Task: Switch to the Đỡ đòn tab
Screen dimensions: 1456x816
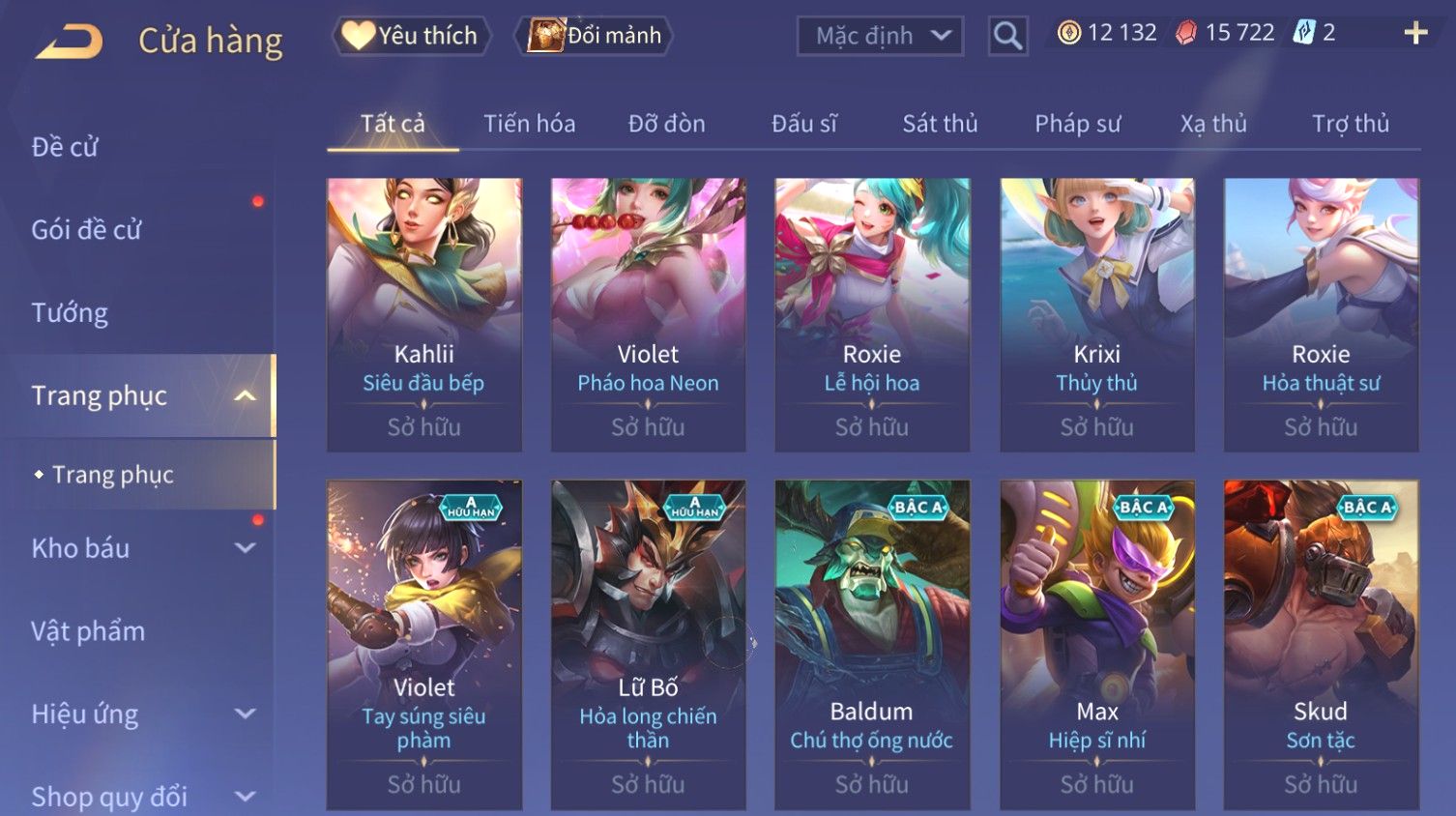Action: point(666,124)
